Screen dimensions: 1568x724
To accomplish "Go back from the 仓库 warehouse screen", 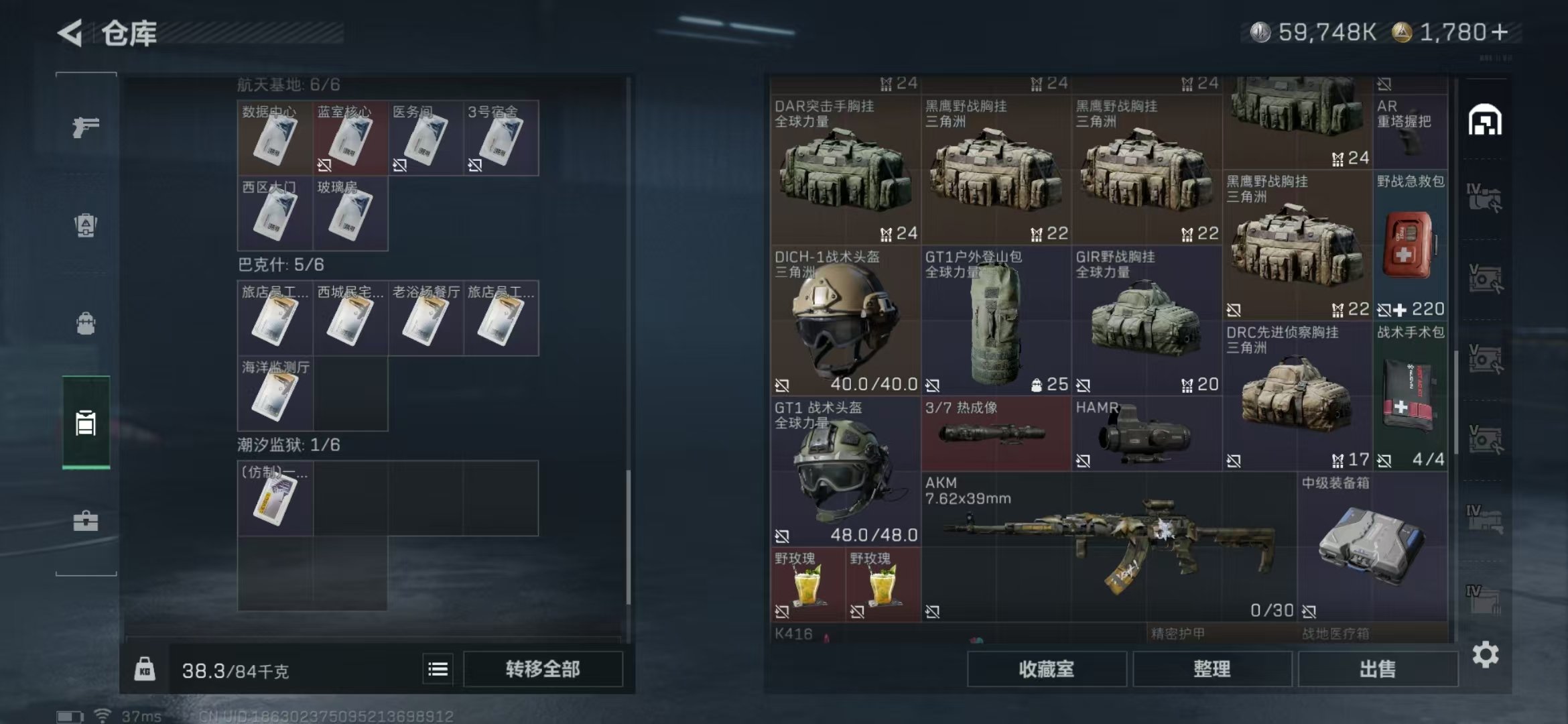I will pyautogui.click(x=71, y=33).
